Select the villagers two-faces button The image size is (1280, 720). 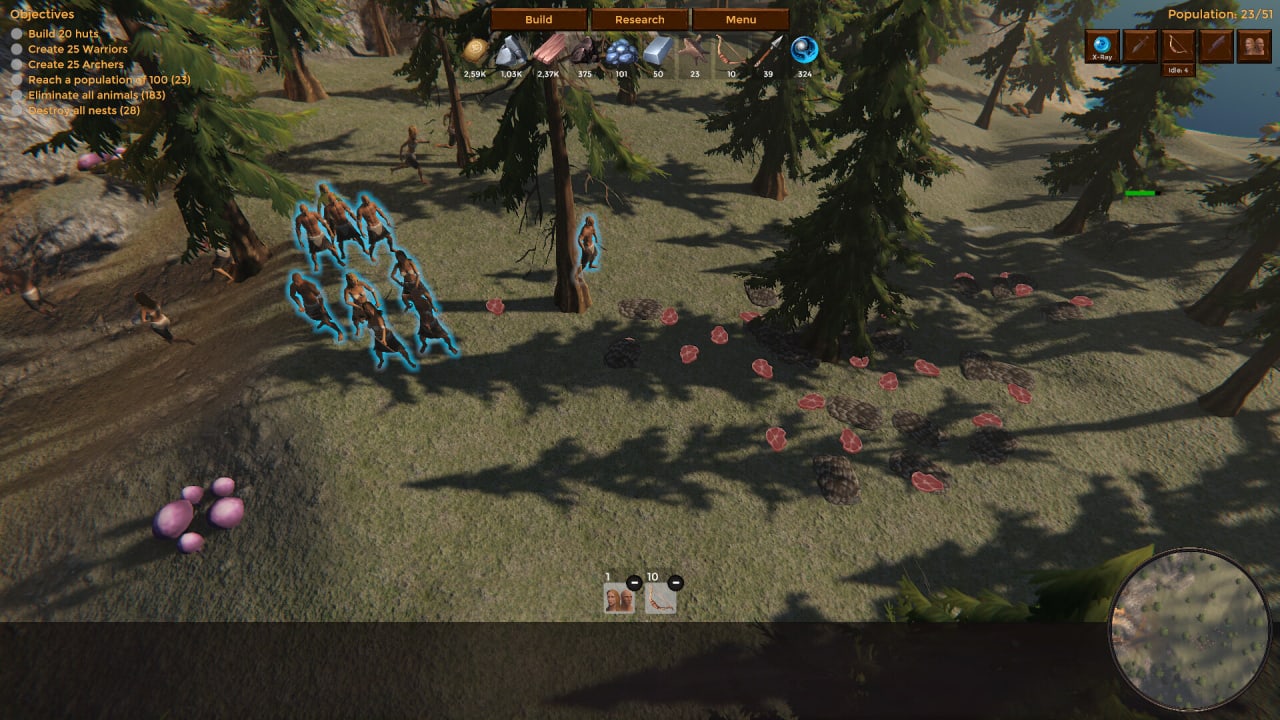tap(1254, 46)
